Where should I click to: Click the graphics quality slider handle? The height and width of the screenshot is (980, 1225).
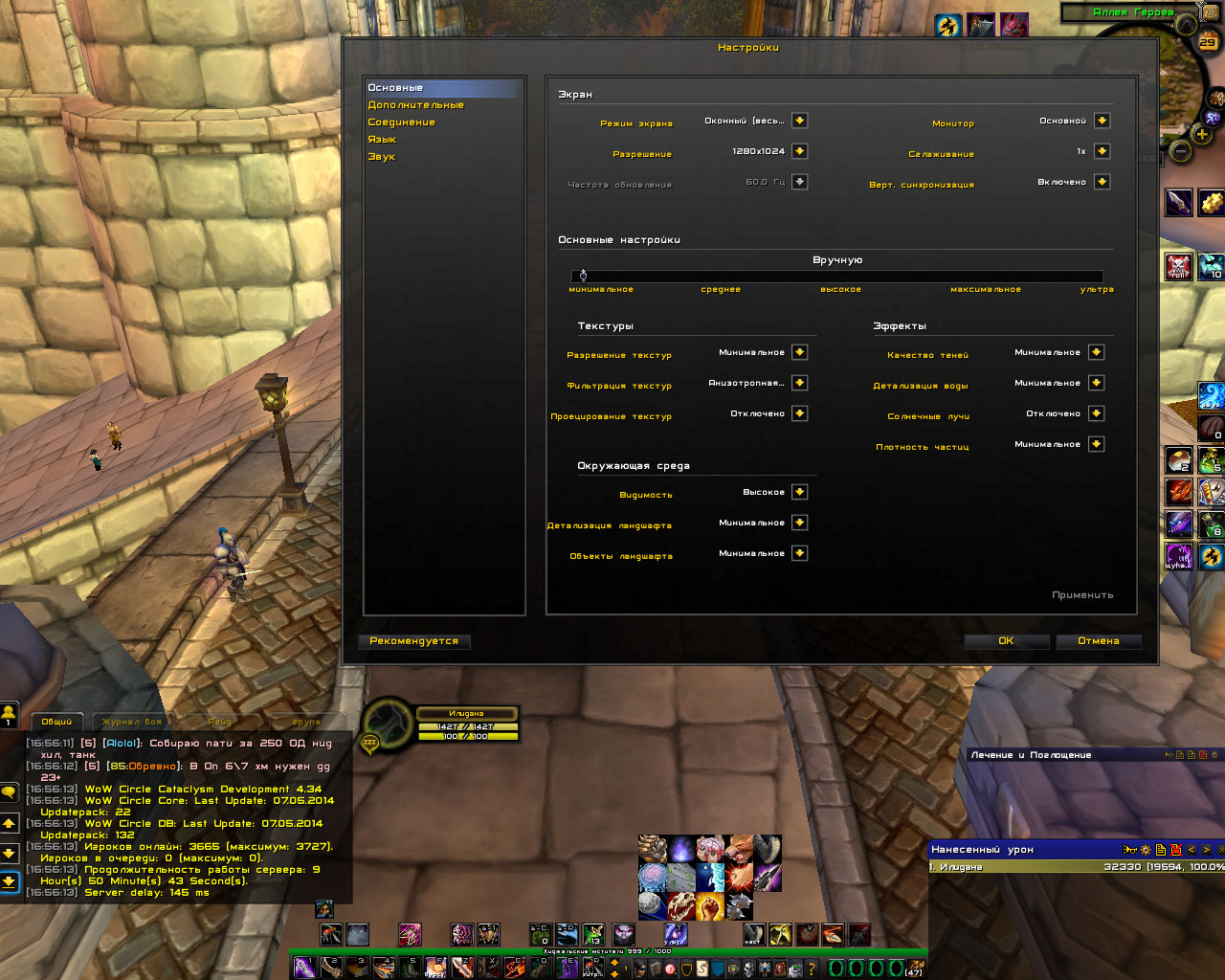click(583, 276)
